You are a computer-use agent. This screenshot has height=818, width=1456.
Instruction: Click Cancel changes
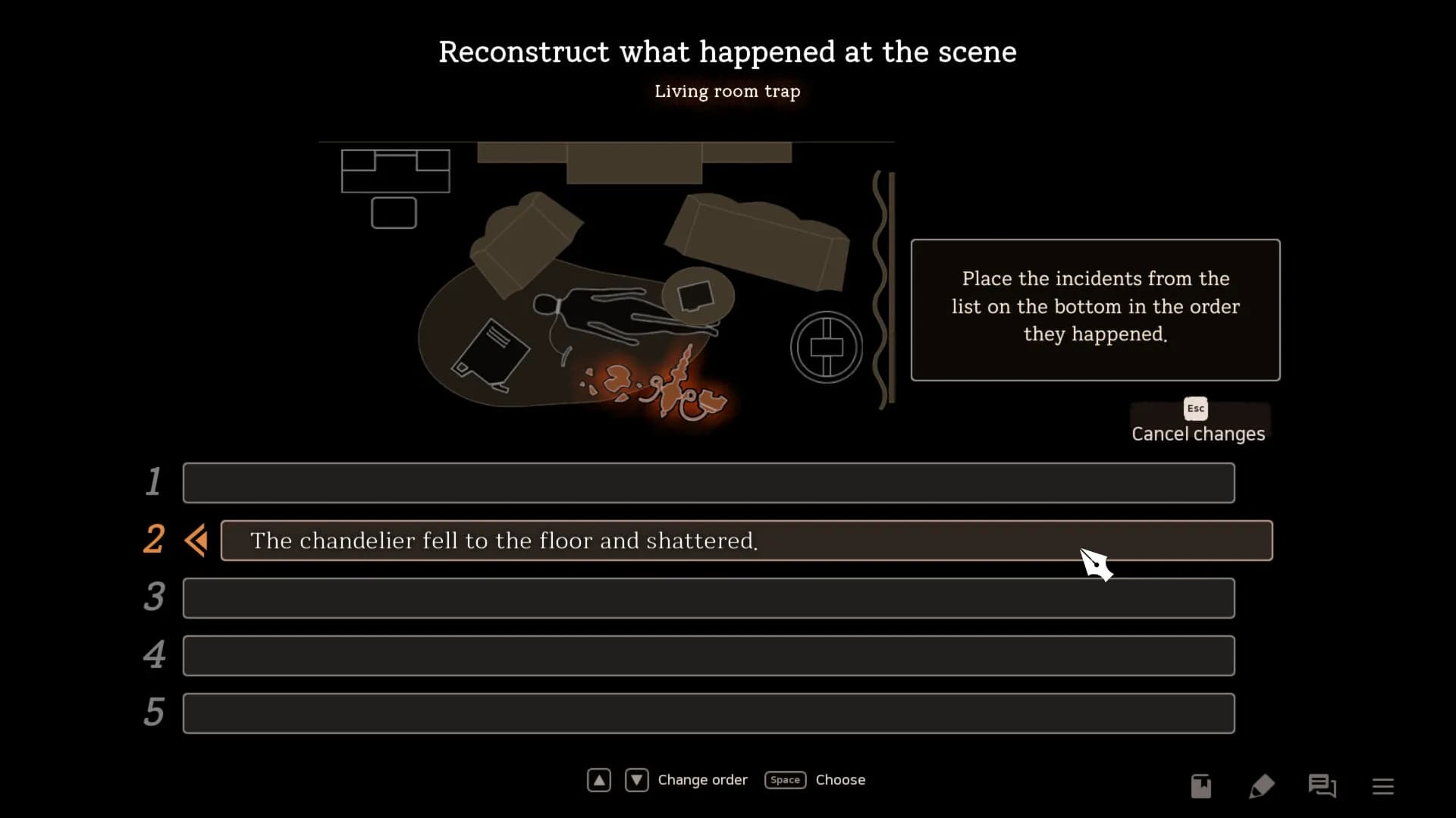[1198, 434]
